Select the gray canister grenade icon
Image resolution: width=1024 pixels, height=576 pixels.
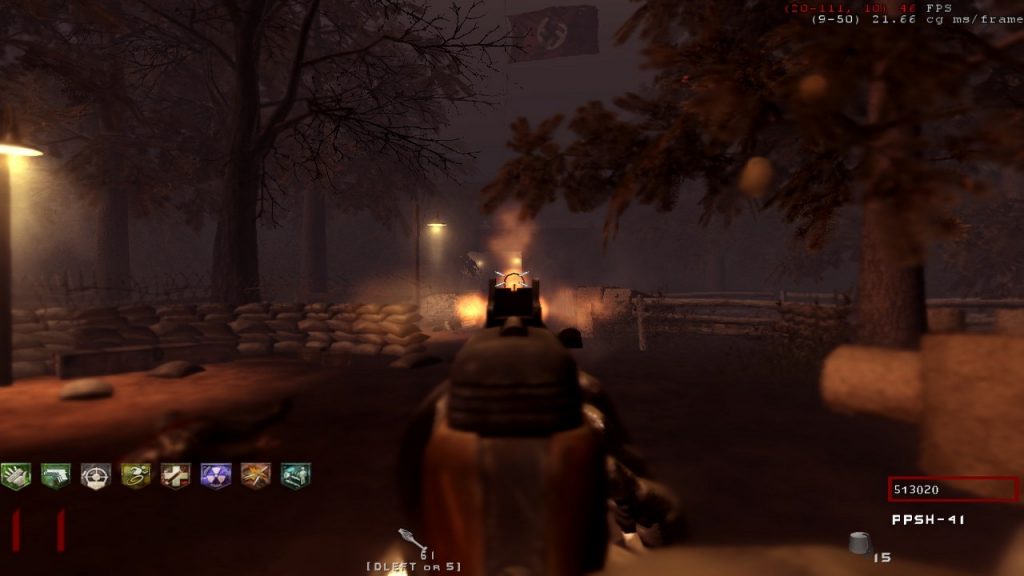[x=860, y=543]
